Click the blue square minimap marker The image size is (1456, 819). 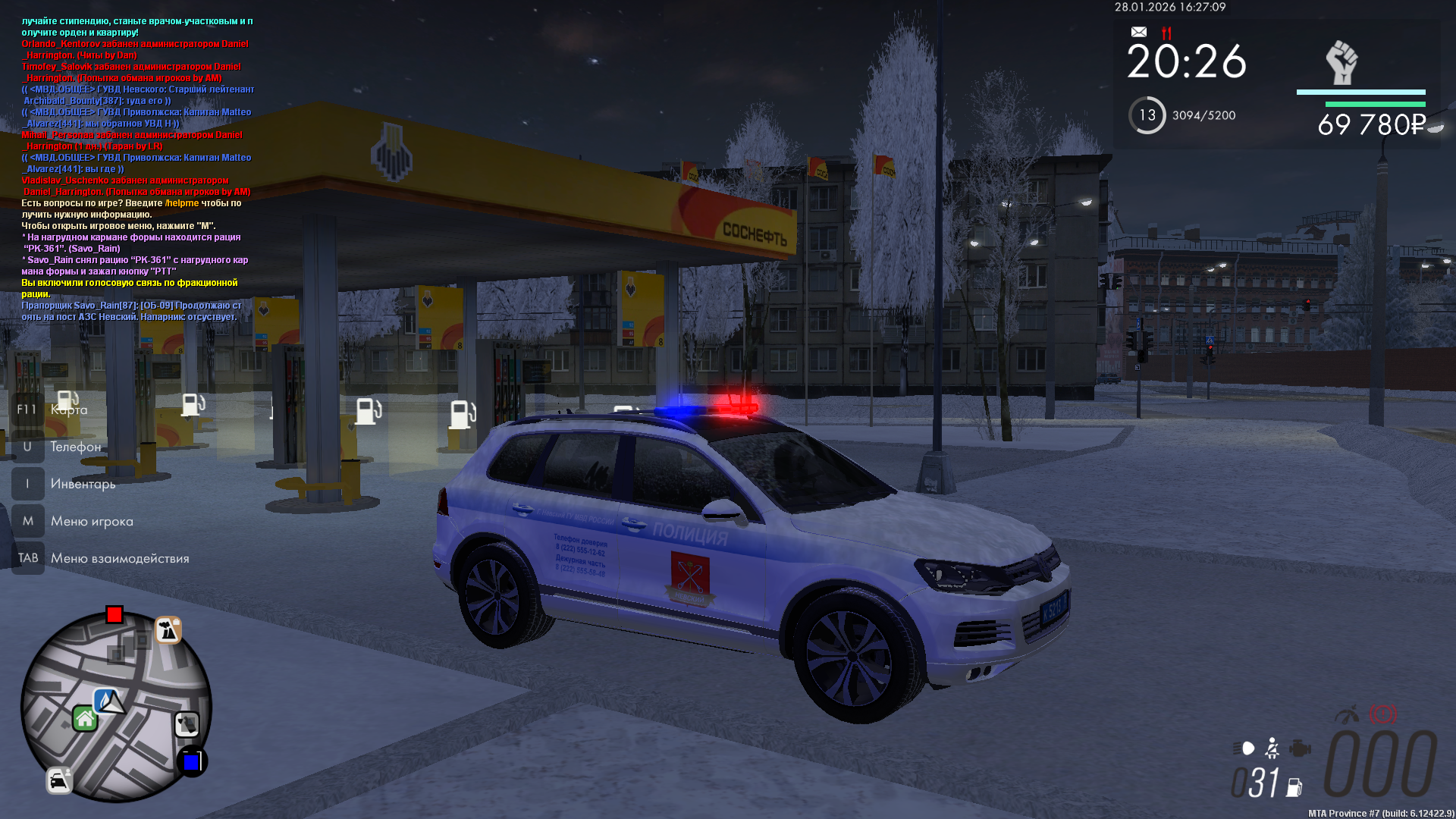192,761
